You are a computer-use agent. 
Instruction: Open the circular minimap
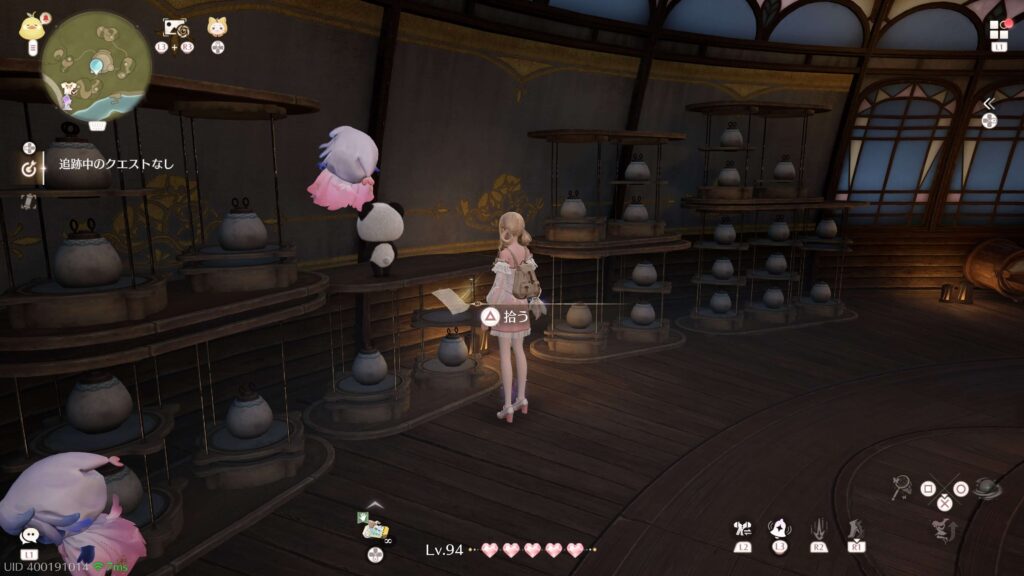point(96,66)
